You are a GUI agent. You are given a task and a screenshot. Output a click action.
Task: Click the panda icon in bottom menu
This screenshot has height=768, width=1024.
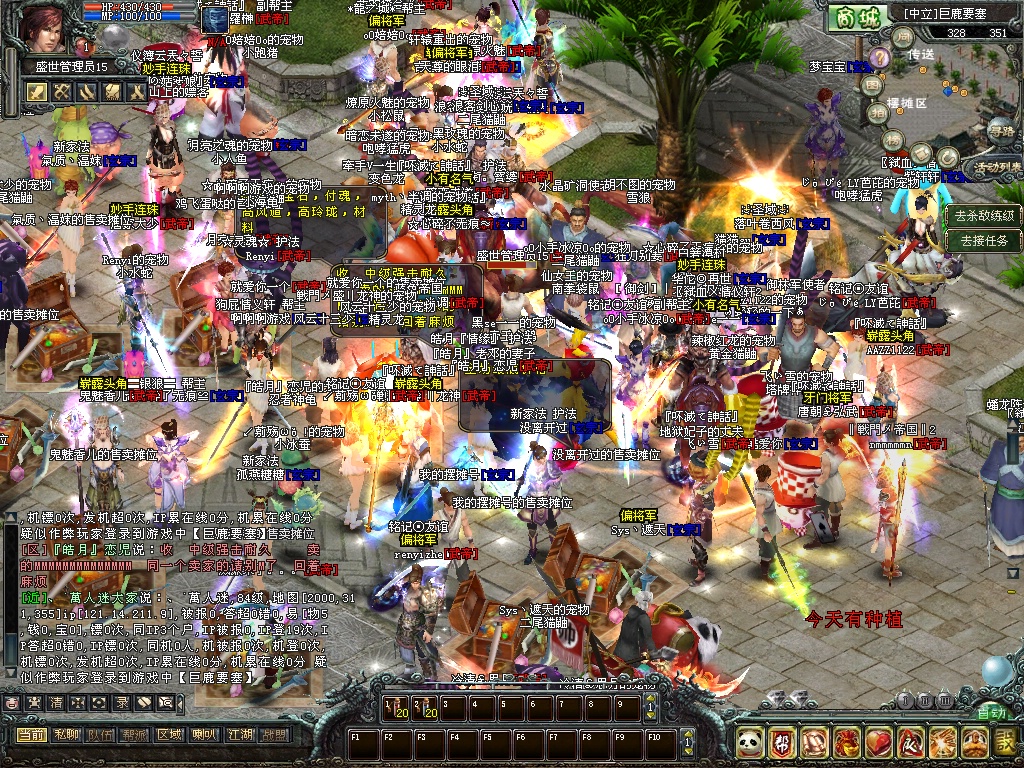coord(750,742)
